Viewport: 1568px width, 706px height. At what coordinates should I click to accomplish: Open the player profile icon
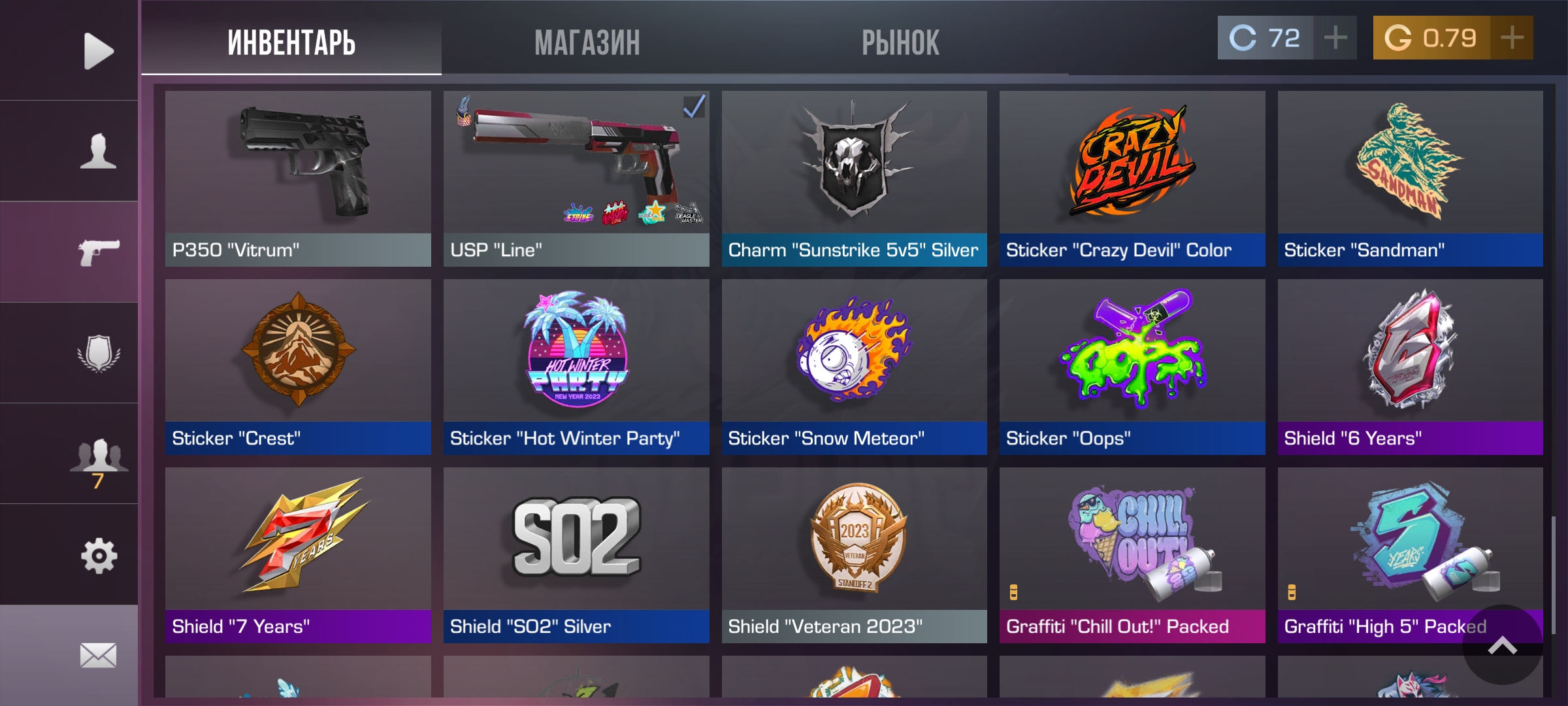tap(98, 152)
